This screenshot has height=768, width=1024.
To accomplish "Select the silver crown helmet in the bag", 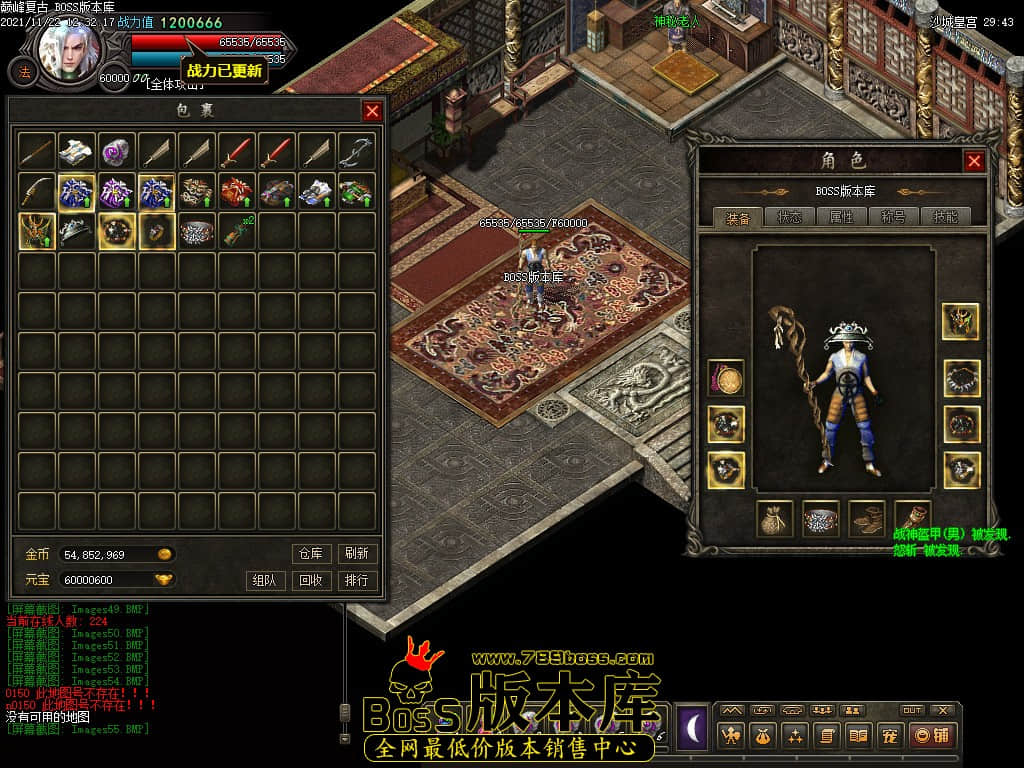I will pyautogui.click(x=77, y=231).
